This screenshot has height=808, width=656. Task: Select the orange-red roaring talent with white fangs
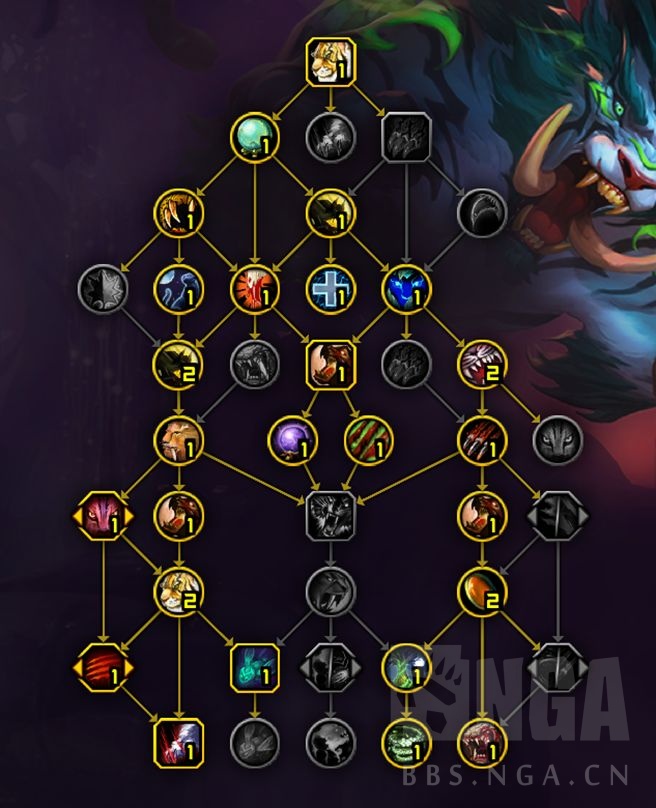255,289
